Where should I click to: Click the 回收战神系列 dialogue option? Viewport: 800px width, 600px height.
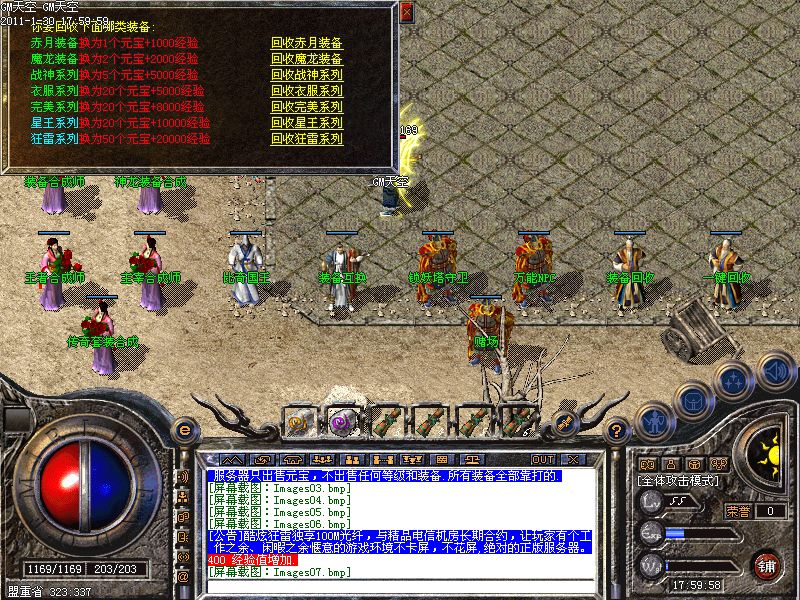306,75
